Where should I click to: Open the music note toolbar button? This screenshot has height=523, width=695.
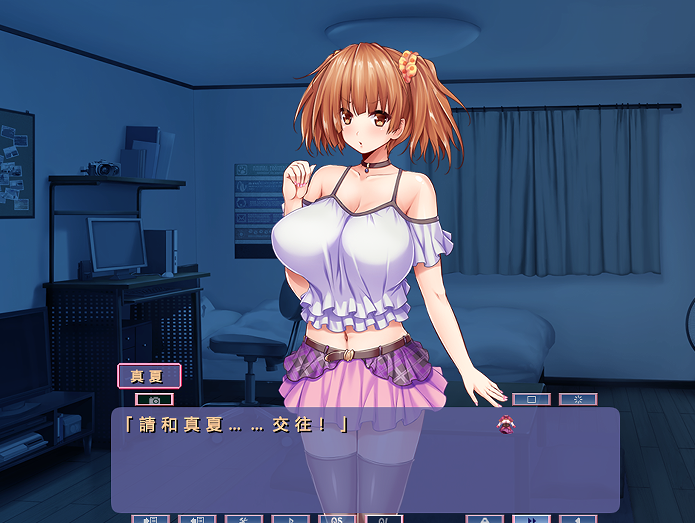coord(290,519)
